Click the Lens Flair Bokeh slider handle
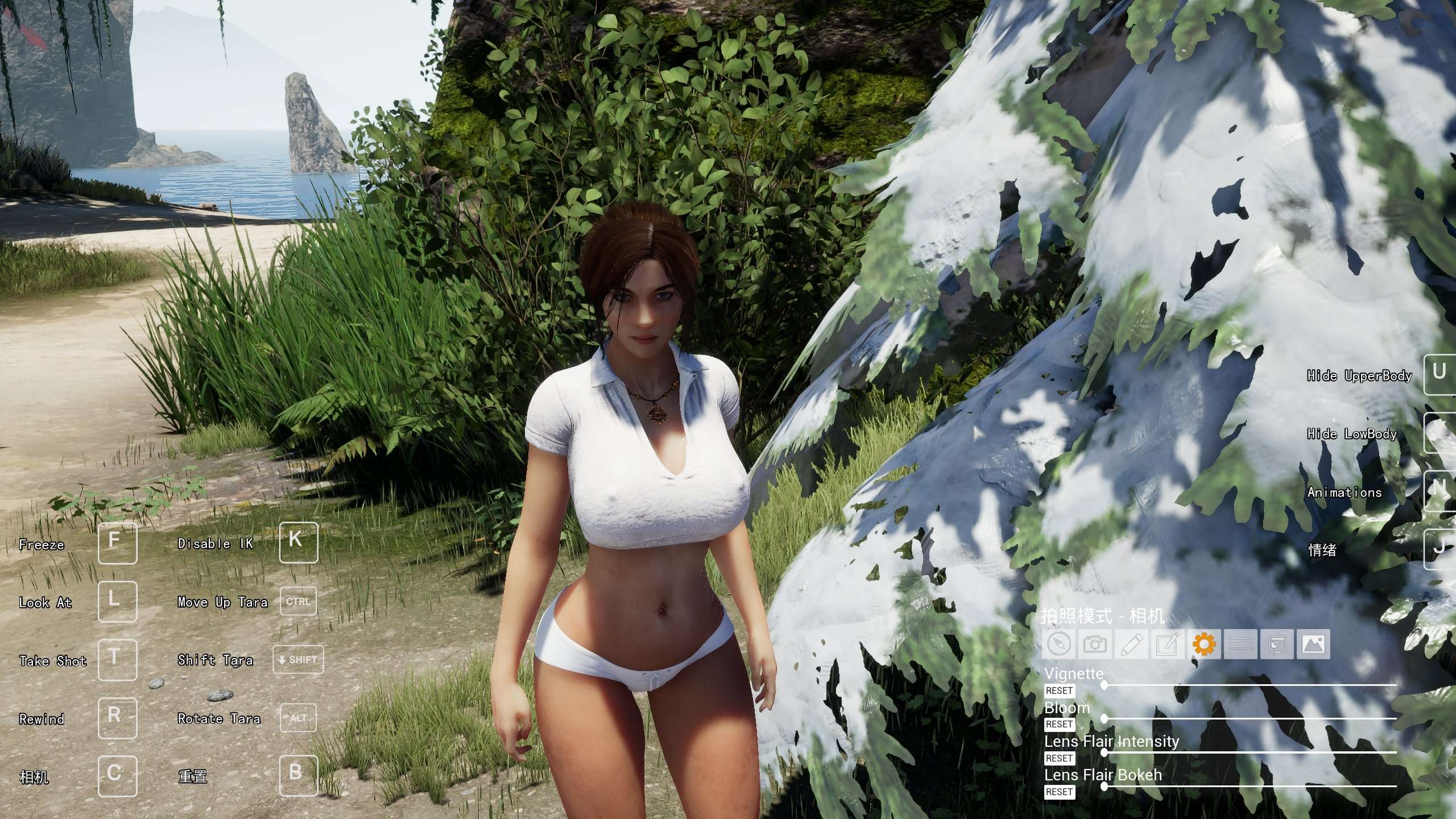The image size is (1456, 819). coord(1104,787)
